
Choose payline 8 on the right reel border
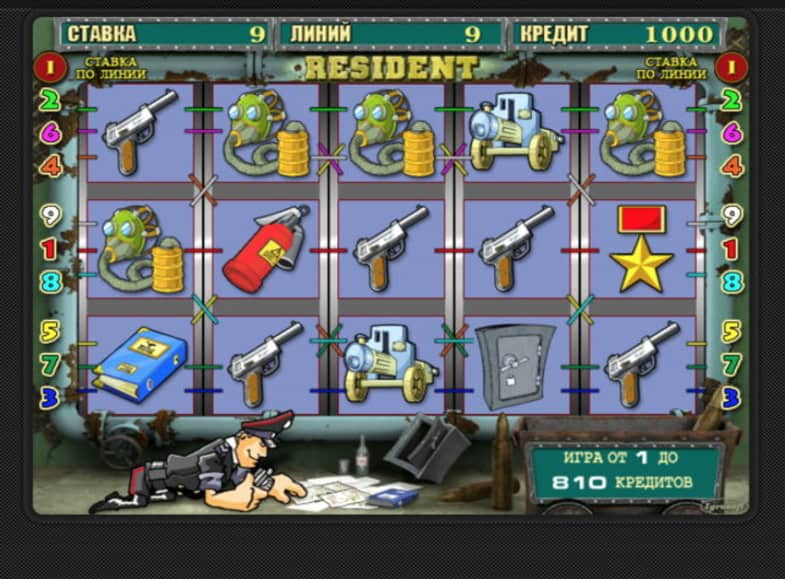click(x=732, y=282)
